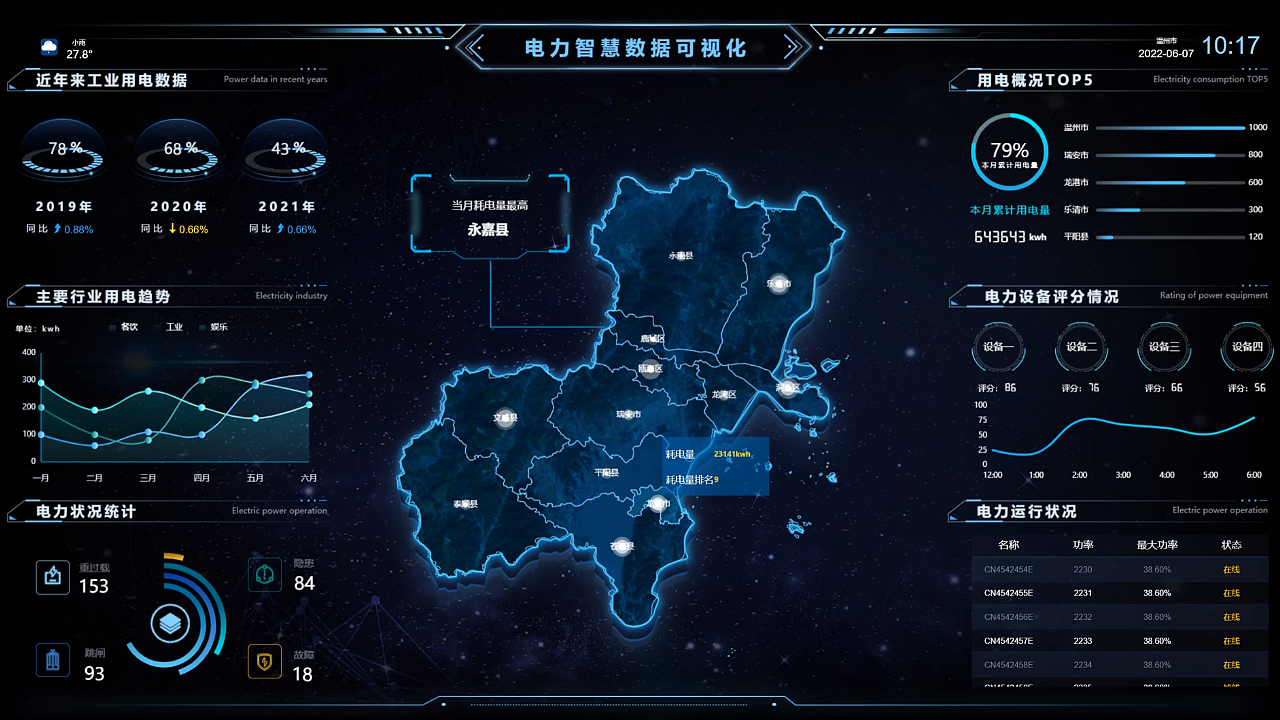Select the 乐清市 map marker
Viewport: 1280px width, 720px height.
coord(778,284)
